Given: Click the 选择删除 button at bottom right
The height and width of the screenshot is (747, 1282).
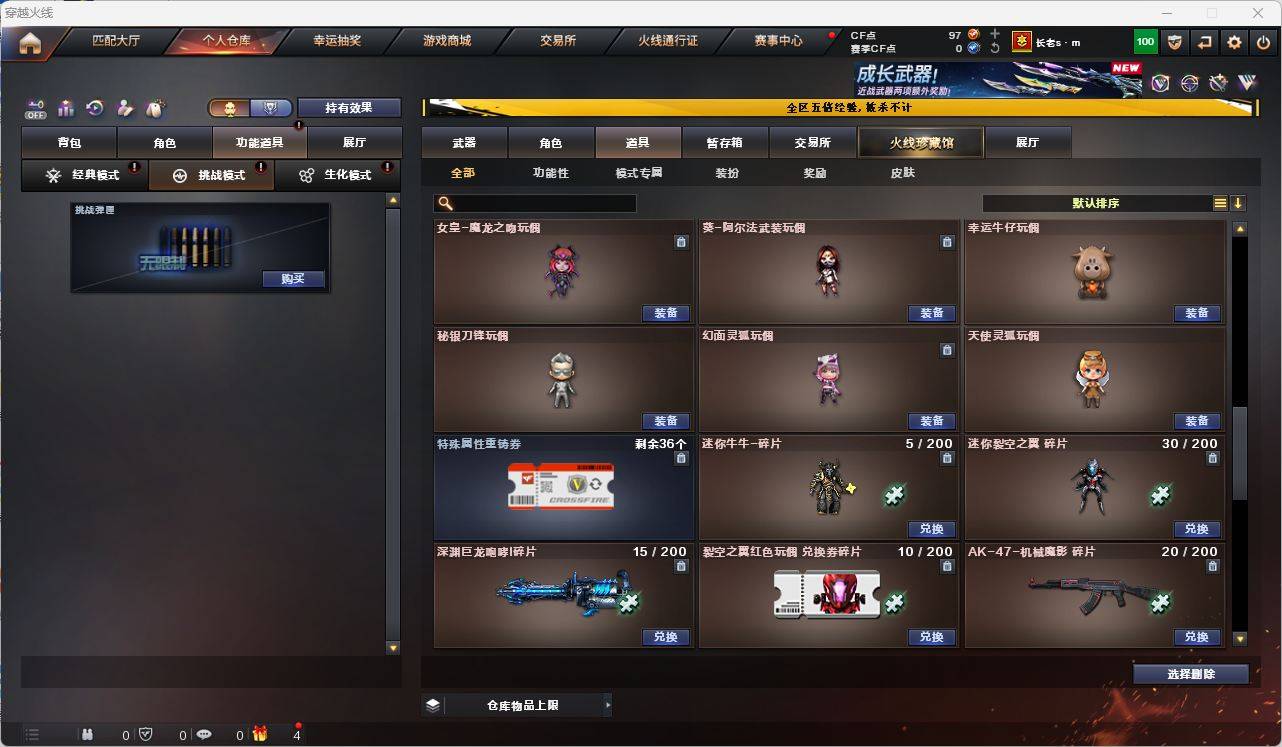Looking at the screenshot, I should (1191, 673).
